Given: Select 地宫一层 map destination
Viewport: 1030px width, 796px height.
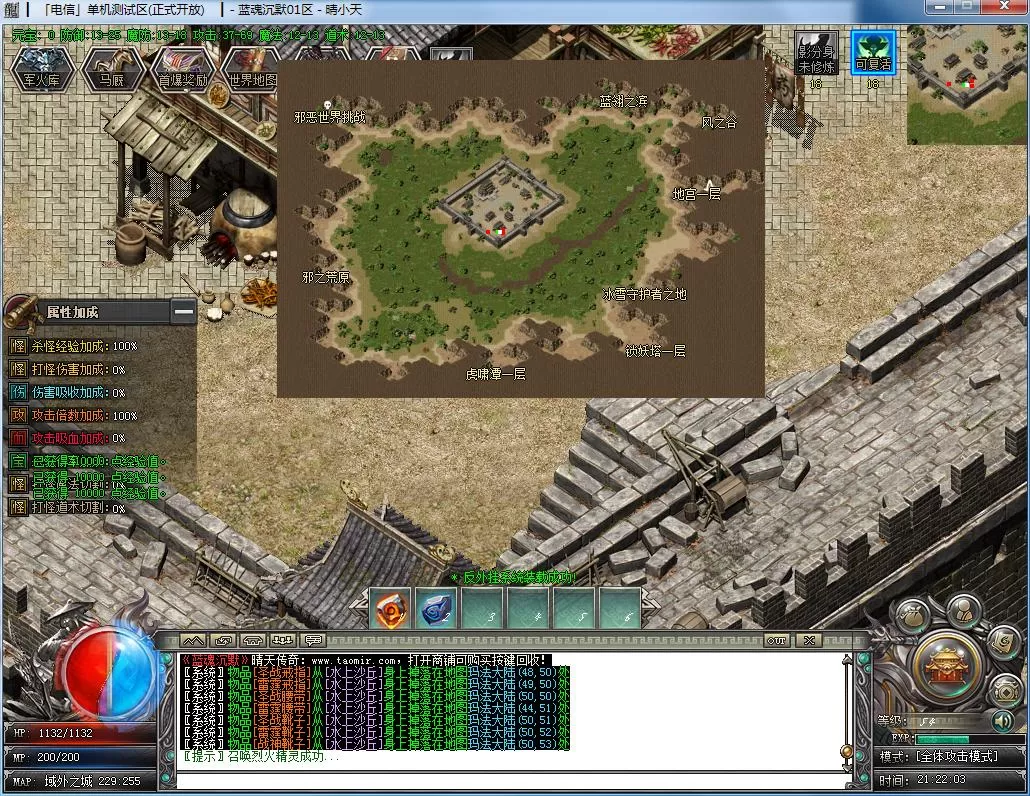Looking at the screenshot, I should [696, 194].
